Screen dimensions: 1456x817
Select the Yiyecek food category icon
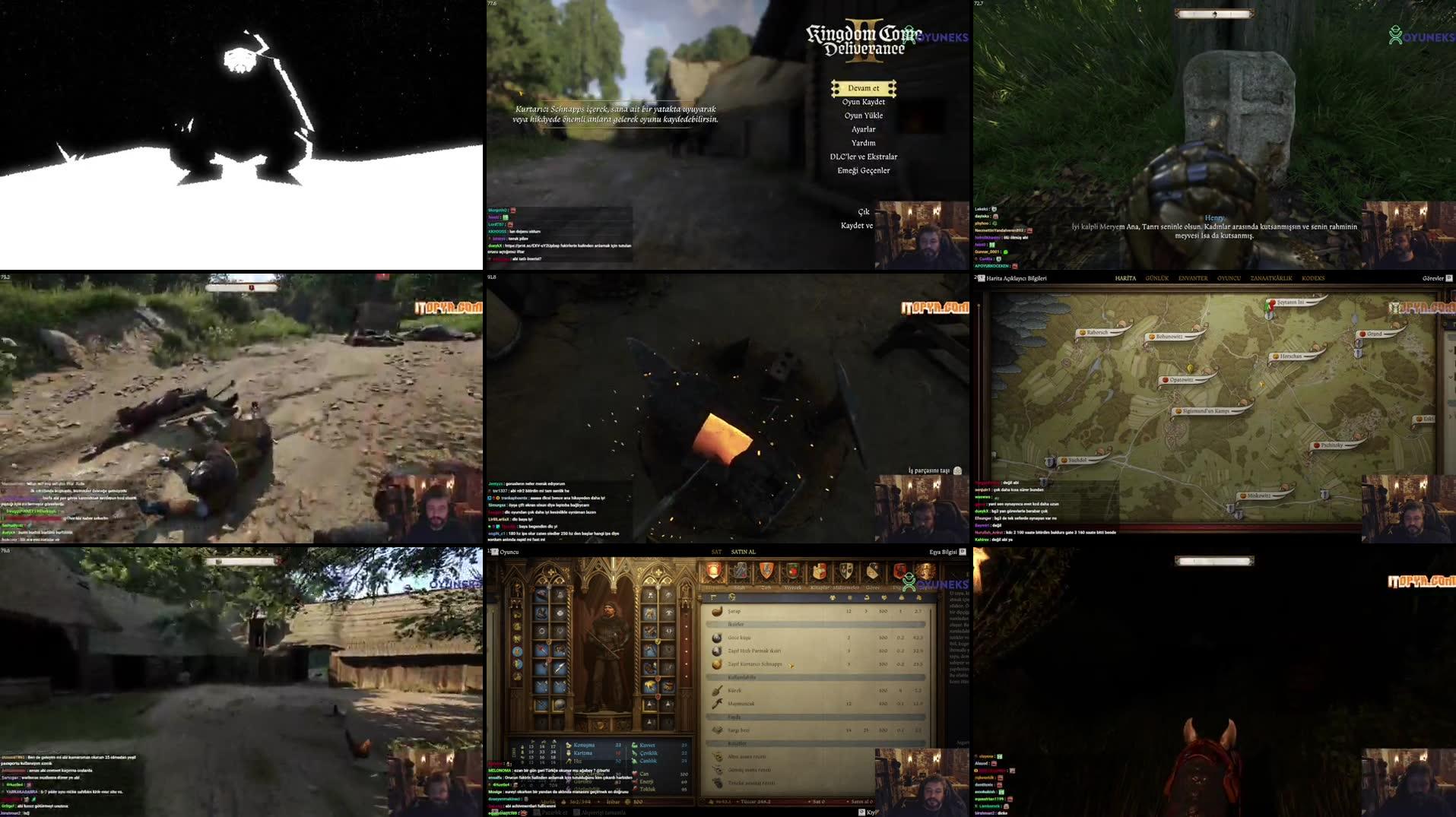(x=793, y=570)
